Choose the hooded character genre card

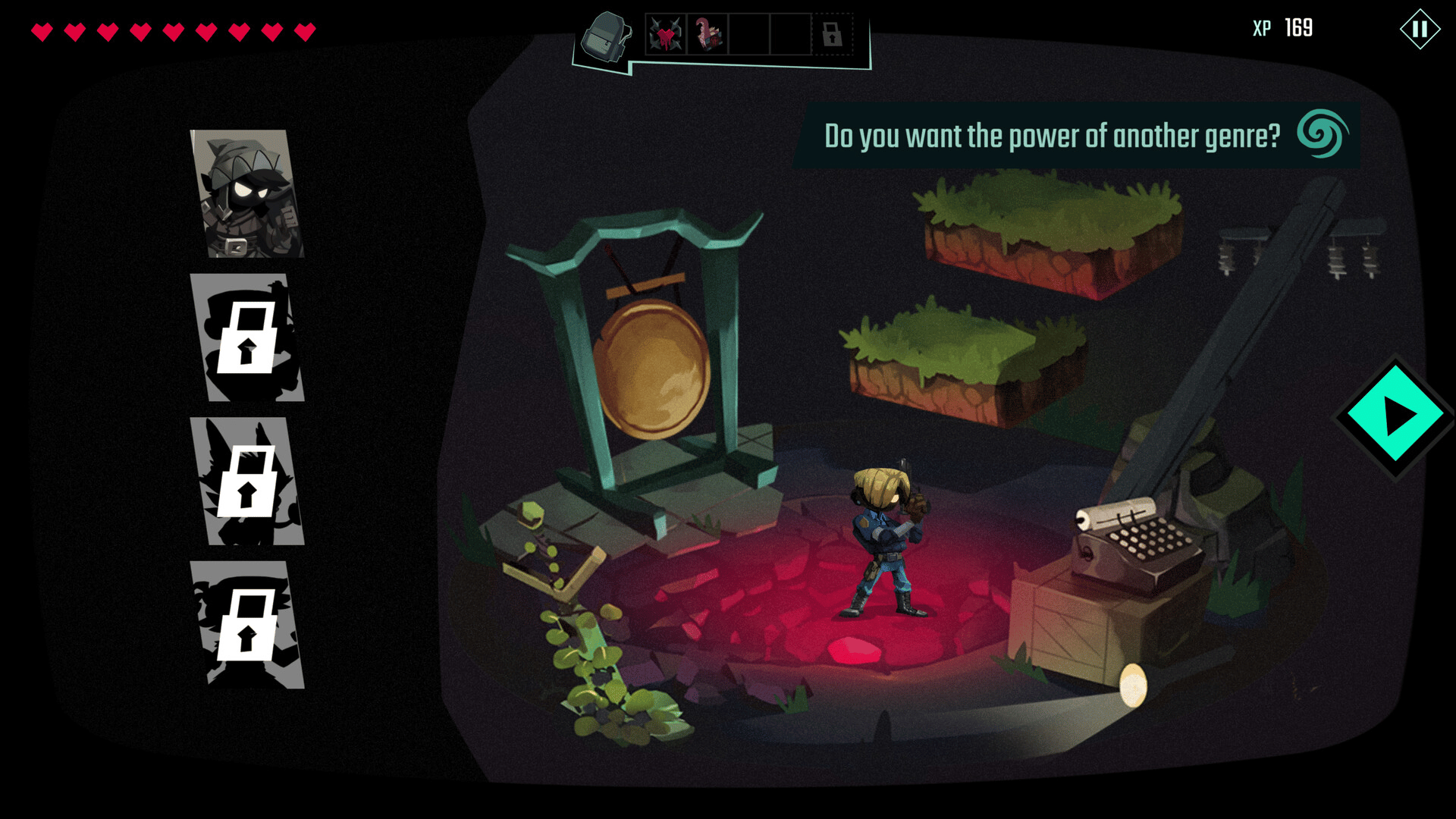247,194
